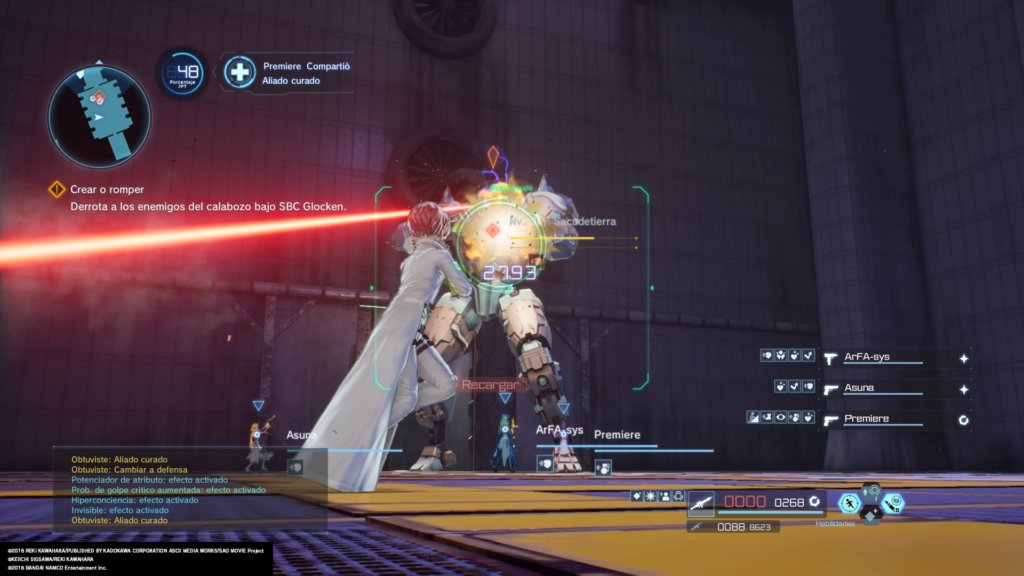Select the healing cross notification icon

point(240,73)
